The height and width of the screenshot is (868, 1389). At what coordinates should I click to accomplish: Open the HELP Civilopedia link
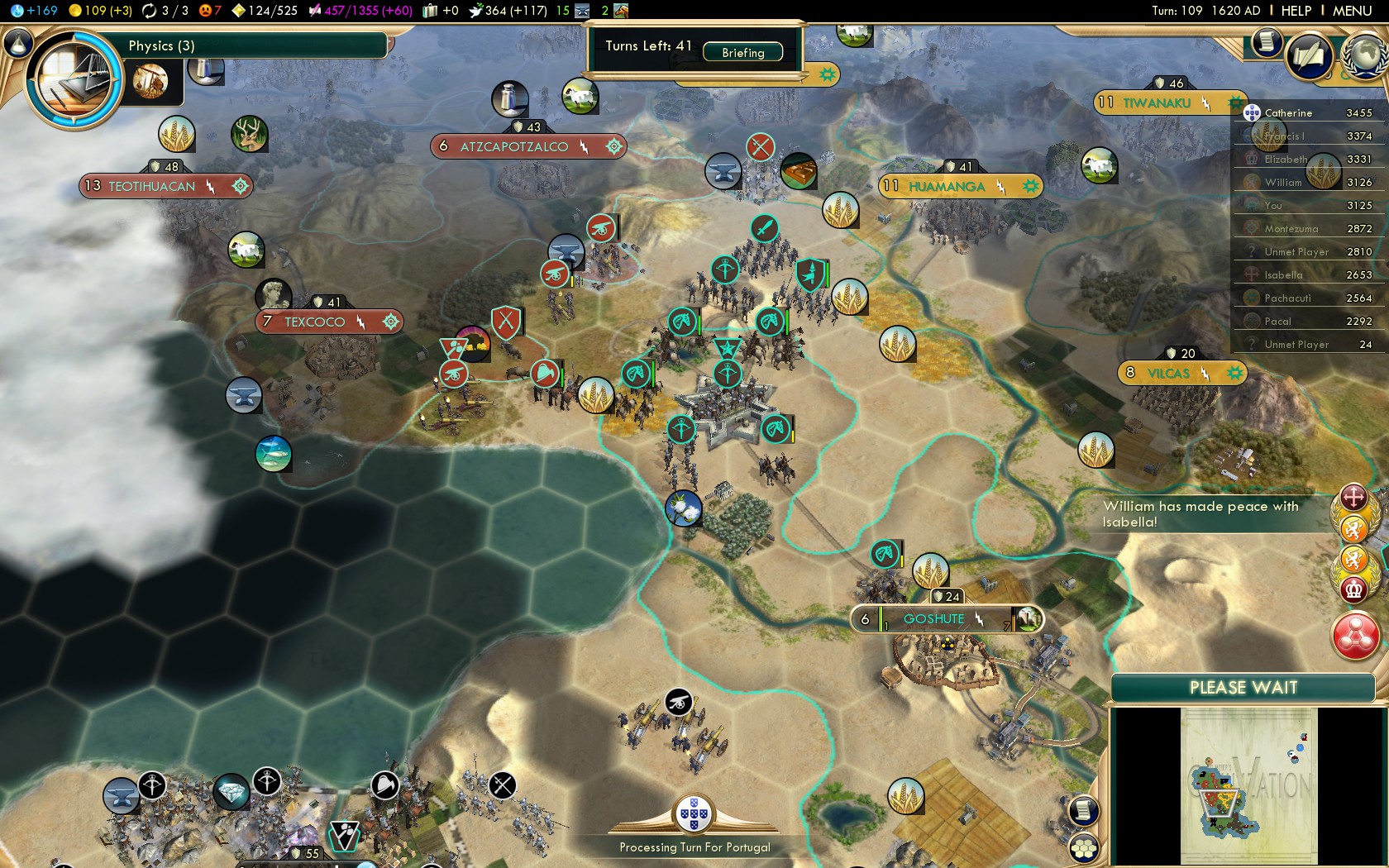pos(1296,11)
